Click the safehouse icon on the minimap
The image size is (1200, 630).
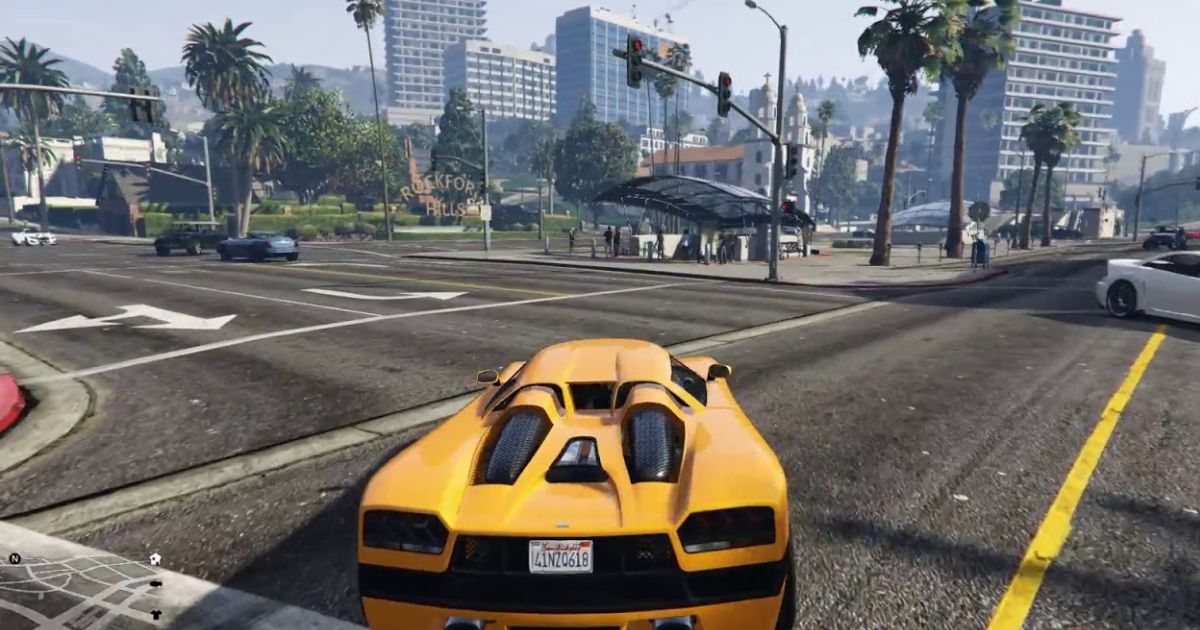tap(155, 559)
